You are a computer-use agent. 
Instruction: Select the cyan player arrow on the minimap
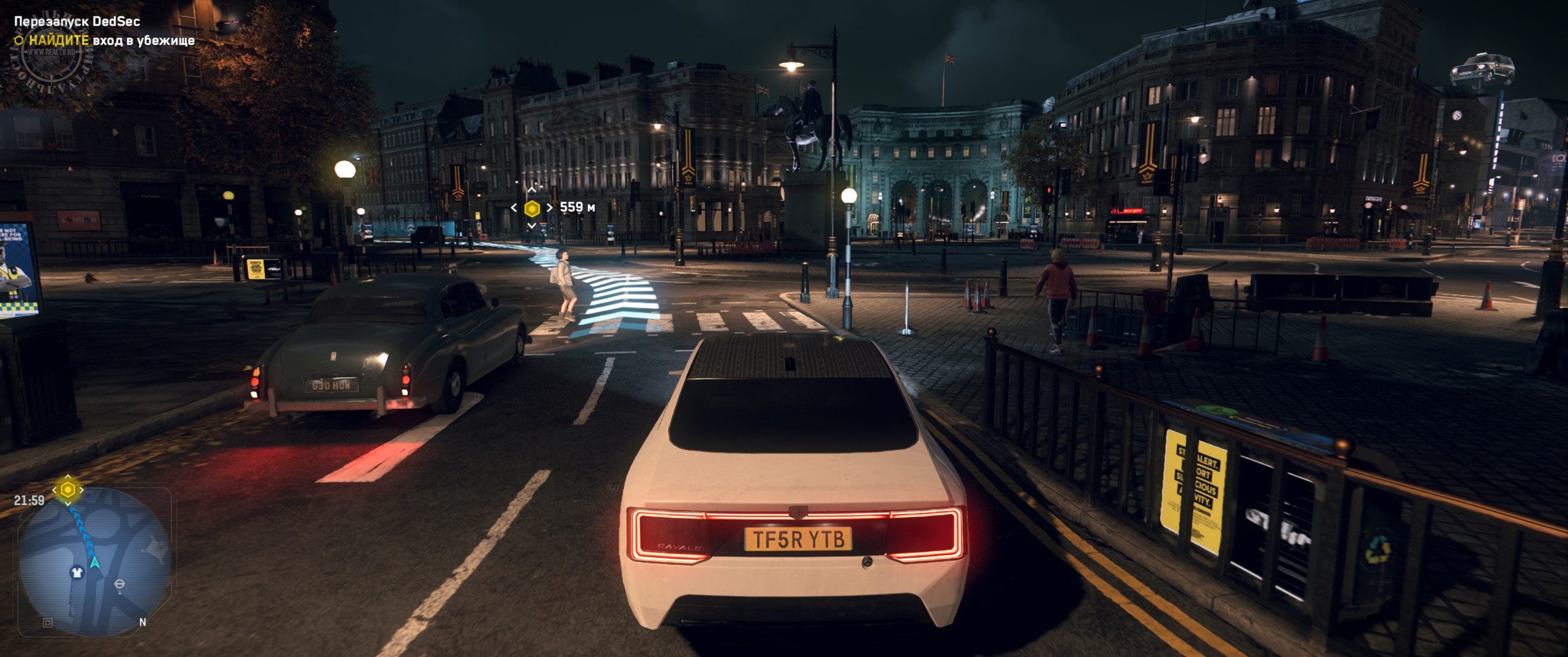click(94, 561)
